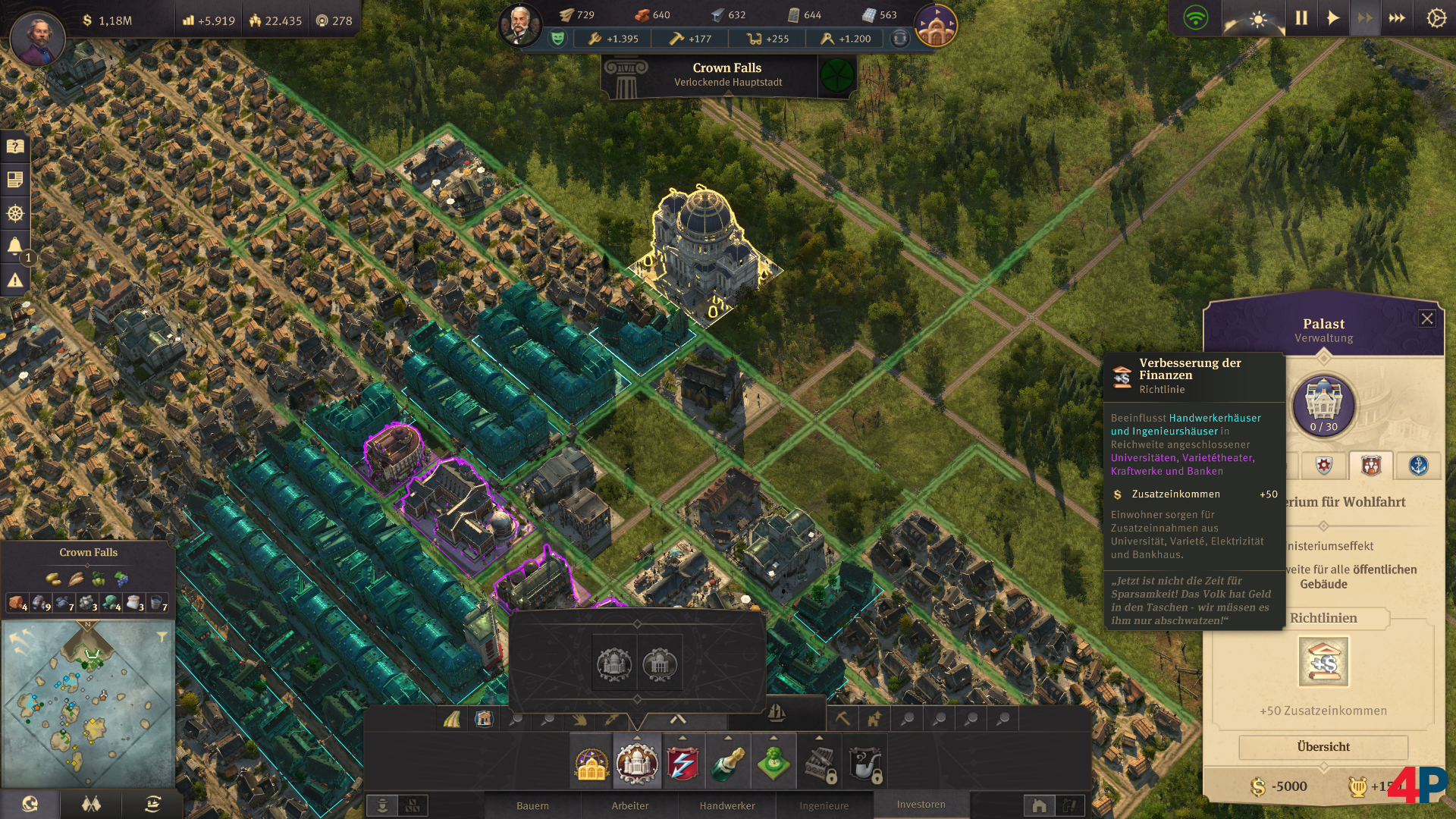The width and height of the screenshot is (1456, 819).
Task: Click the player portrait avatar
Action: point(37,39)
